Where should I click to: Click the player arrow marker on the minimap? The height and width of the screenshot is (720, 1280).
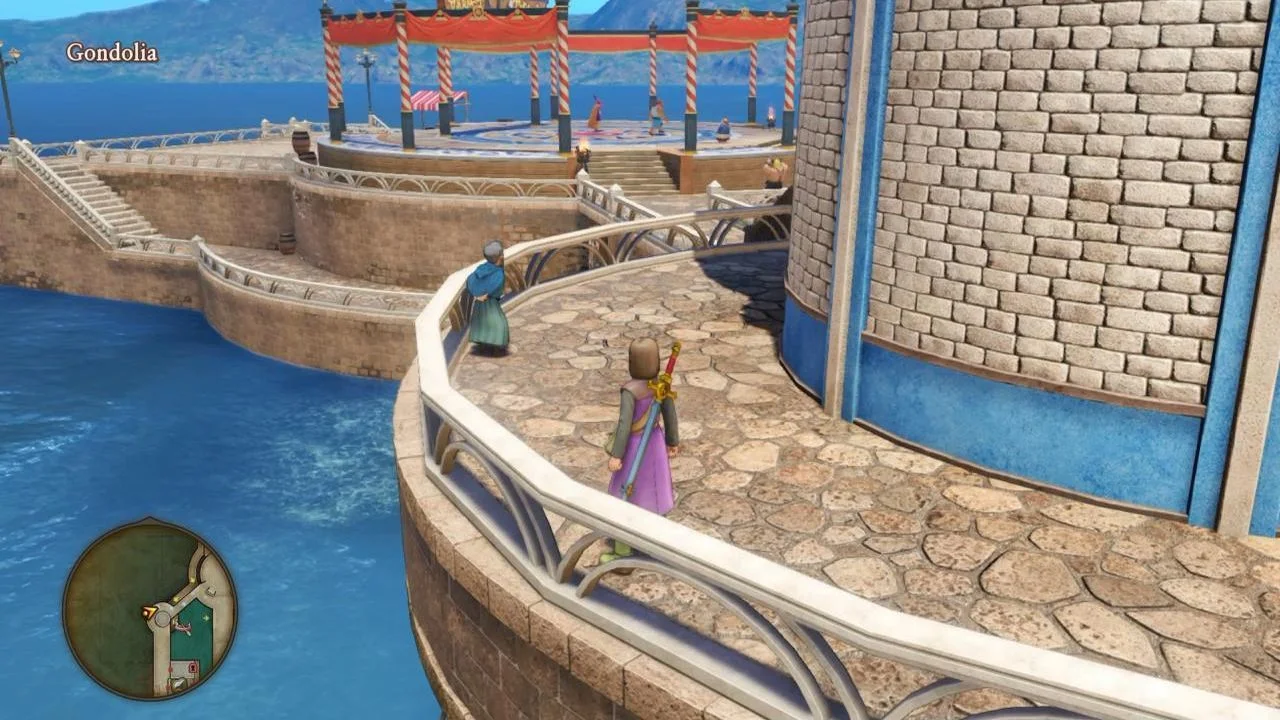[x=149, y=611]
